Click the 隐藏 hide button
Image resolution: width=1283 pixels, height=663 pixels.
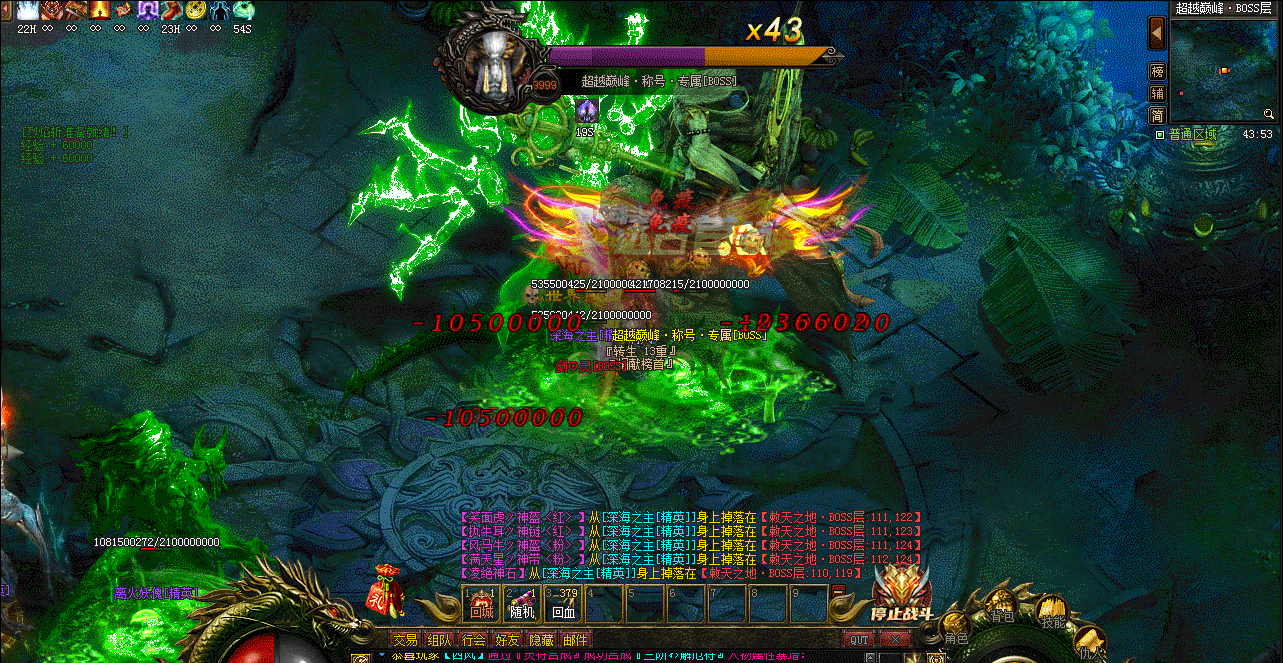pos(541,640)
